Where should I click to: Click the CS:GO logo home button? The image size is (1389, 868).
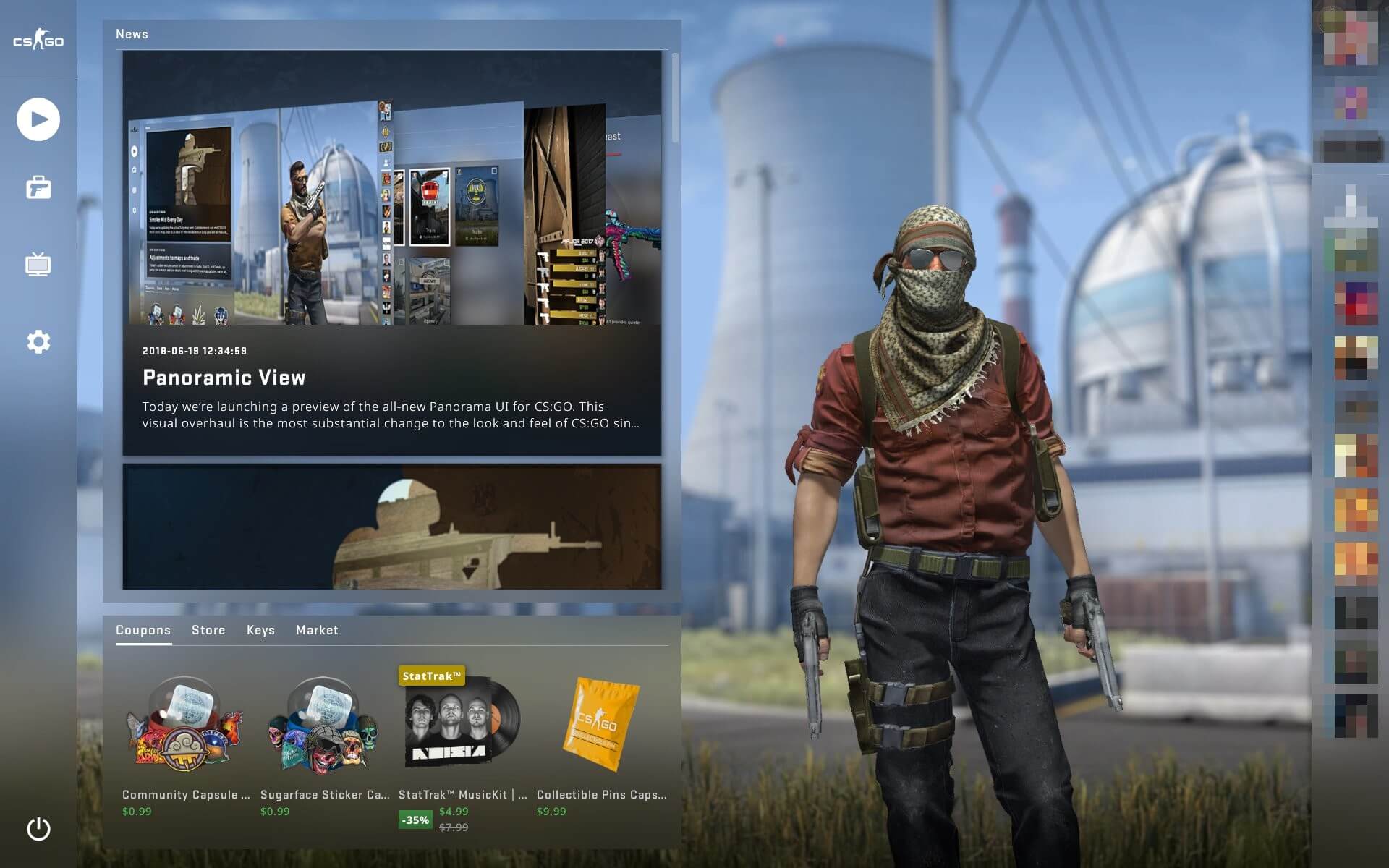38,41
